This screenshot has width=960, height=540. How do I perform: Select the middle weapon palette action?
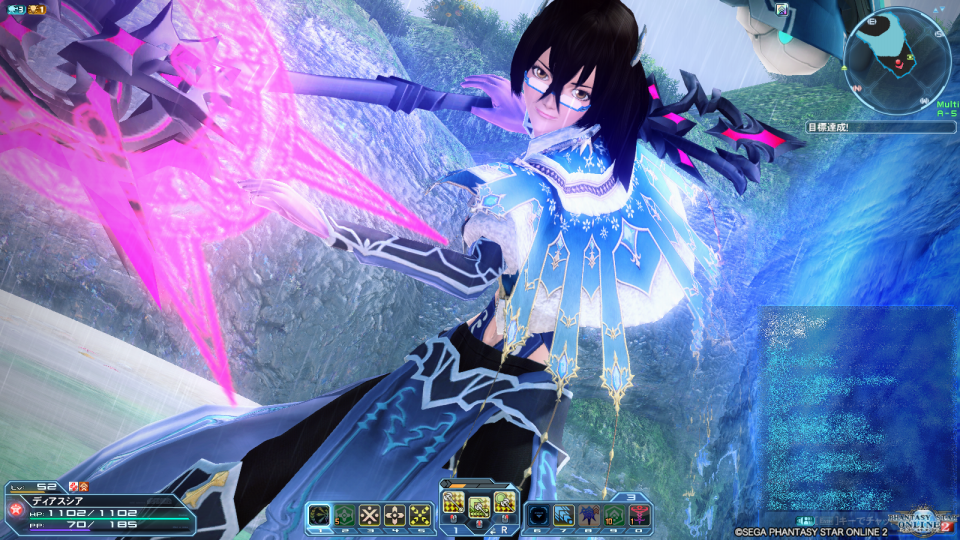[480, 506]
